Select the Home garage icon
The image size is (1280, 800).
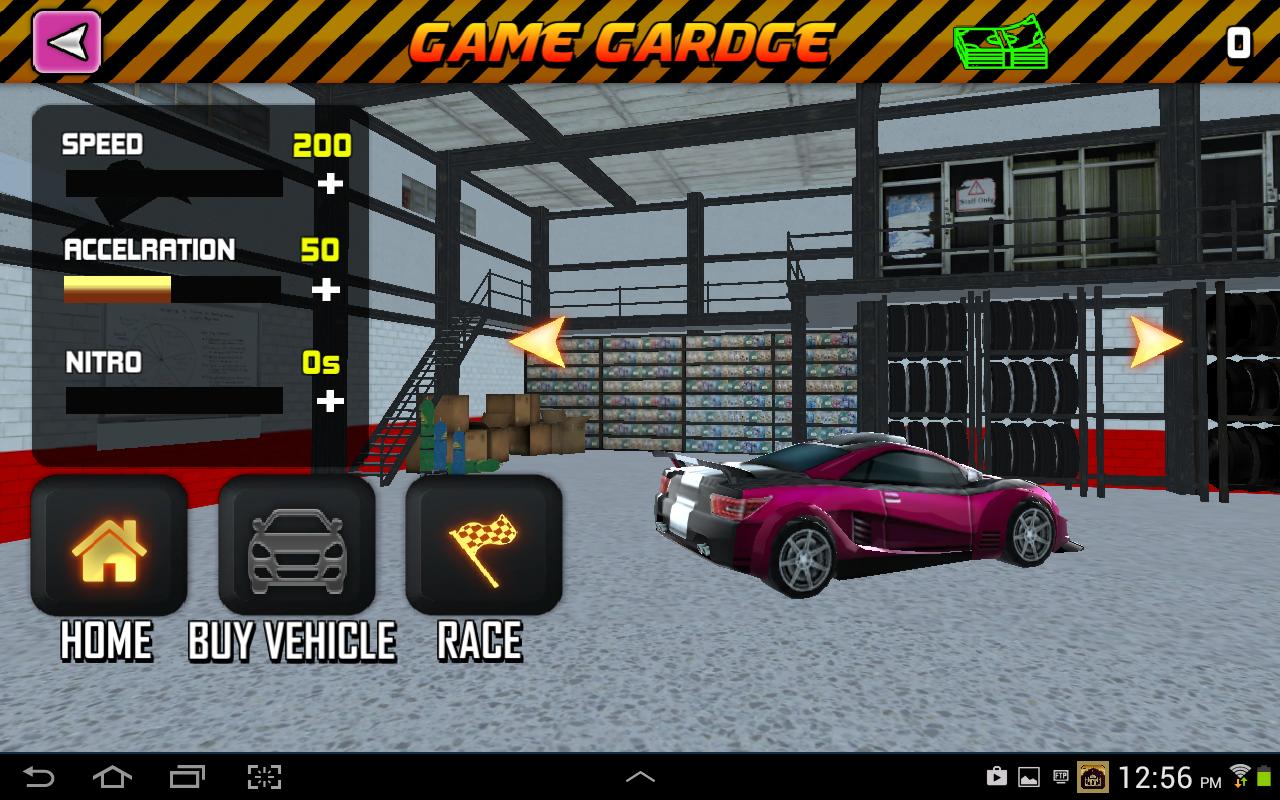(109, 545)
